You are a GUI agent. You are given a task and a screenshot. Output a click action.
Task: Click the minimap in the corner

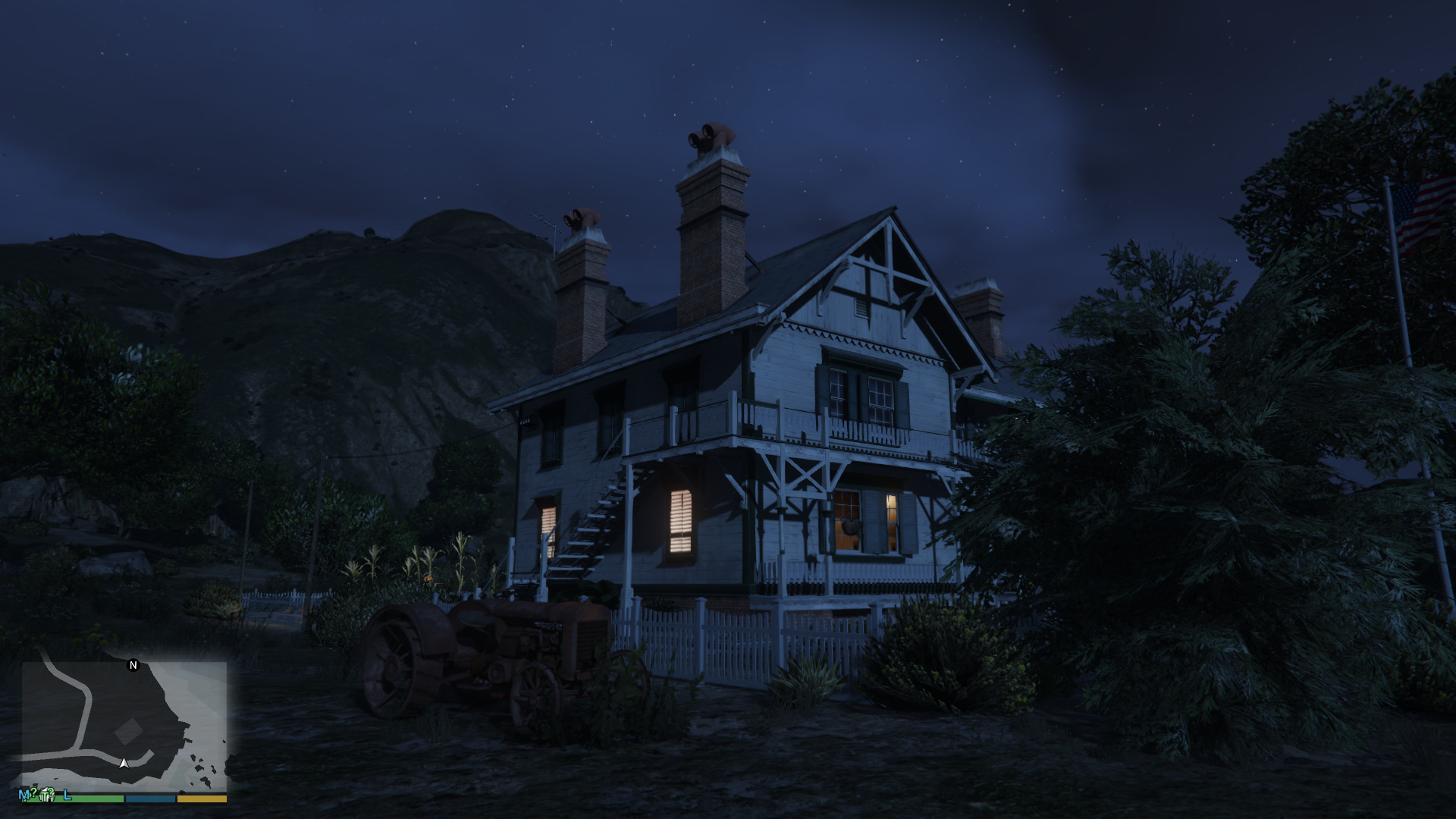tap(124, 726)
